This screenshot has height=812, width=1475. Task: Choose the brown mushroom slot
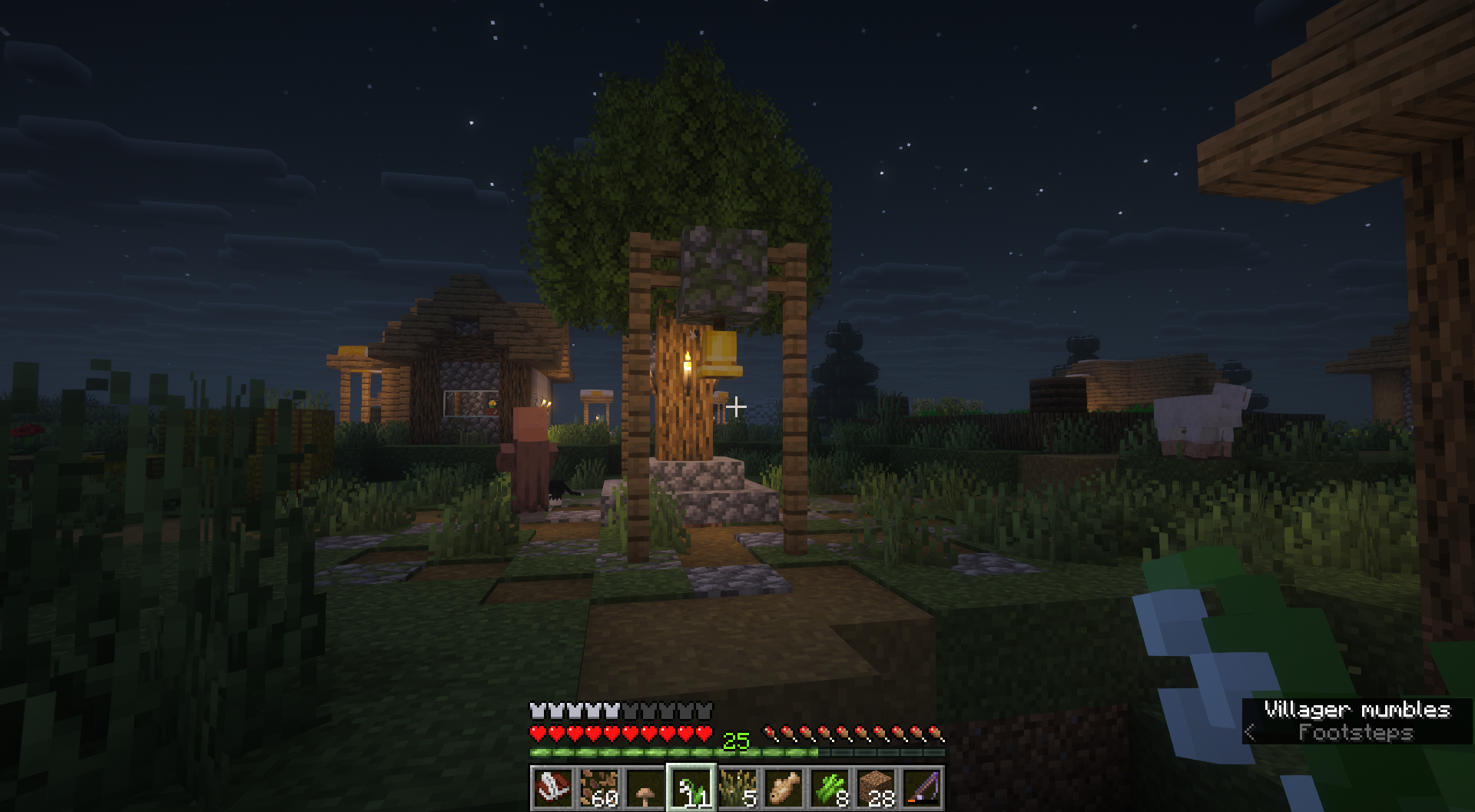point(645,787)
